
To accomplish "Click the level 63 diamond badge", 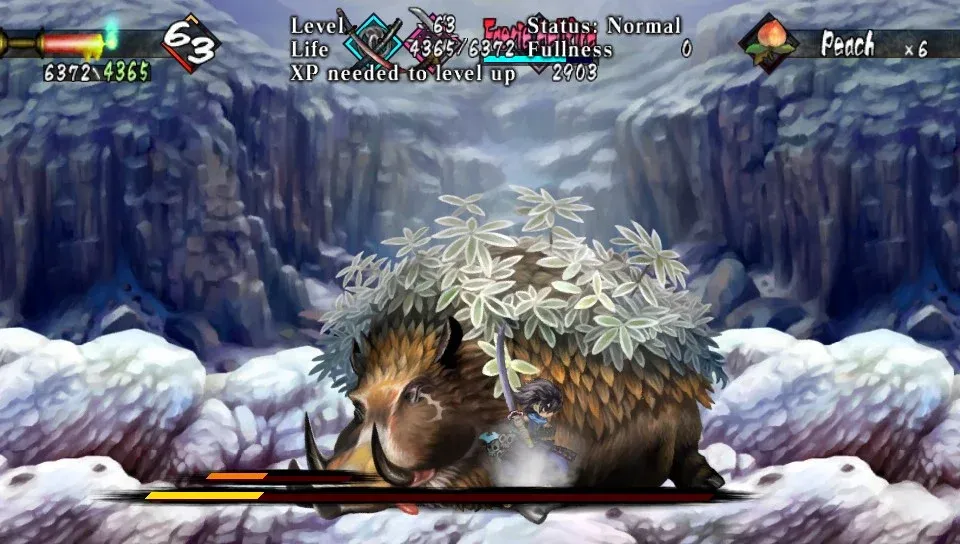I will click(190, 42).
